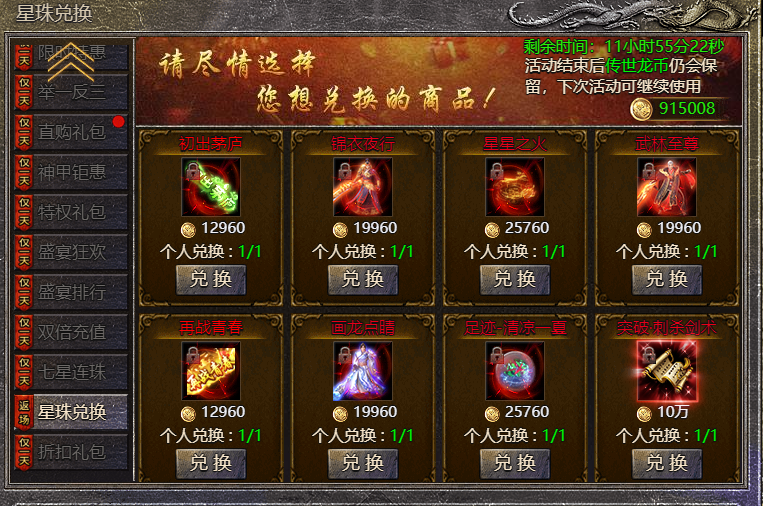Click 兑换 under 足迹-清凉一夏
This screenshot has height=506, width=763.
coord(515,463)
